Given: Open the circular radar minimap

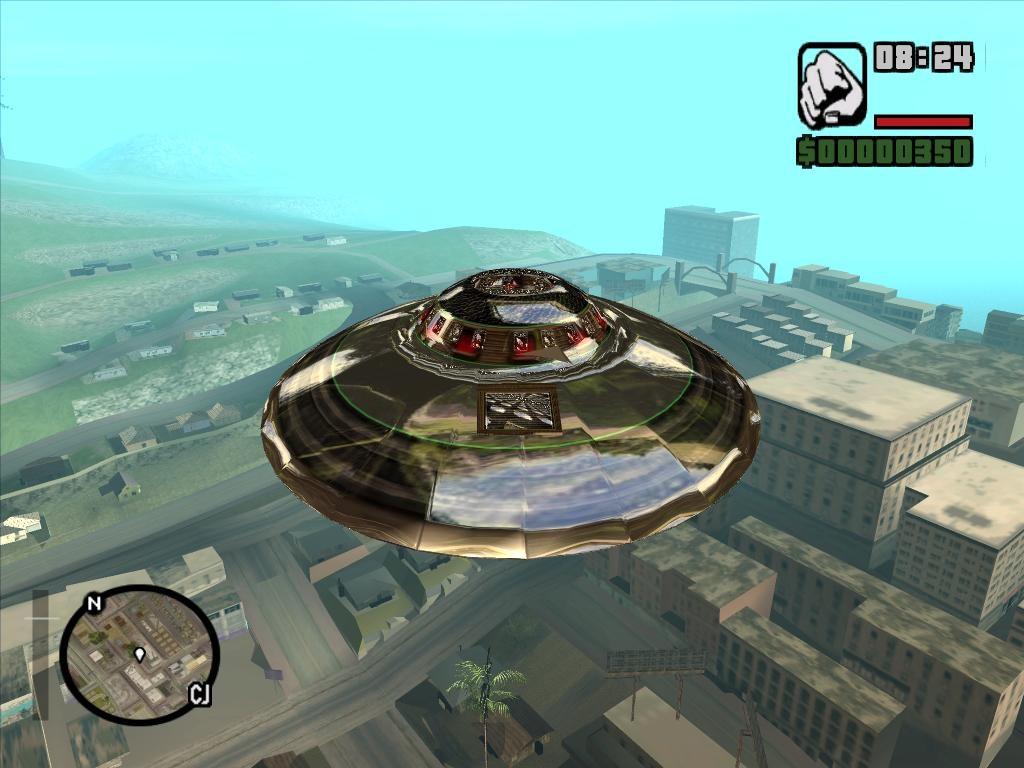Looking at the screenshot, I should click(x=138, y=655).
